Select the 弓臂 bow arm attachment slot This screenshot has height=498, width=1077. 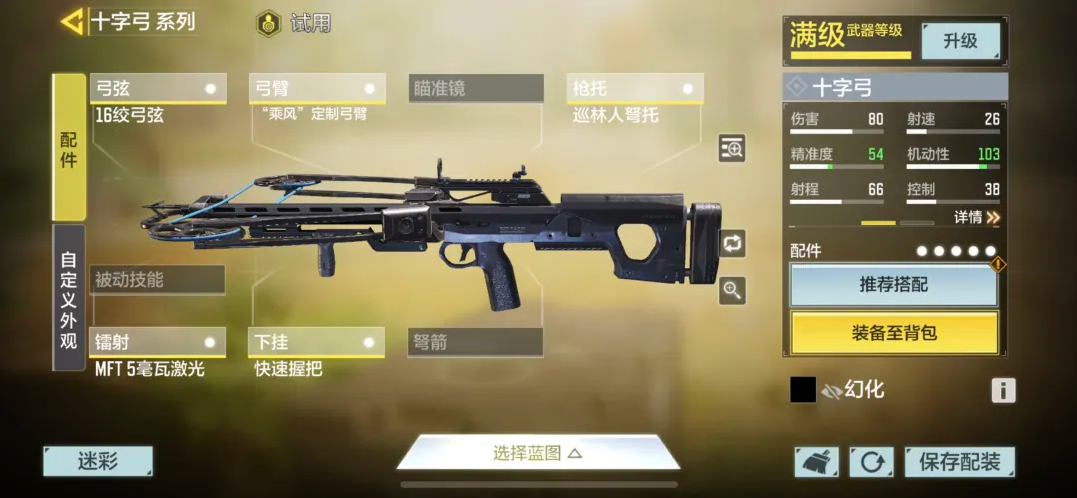pyautogui.click(x=316, y=89)
